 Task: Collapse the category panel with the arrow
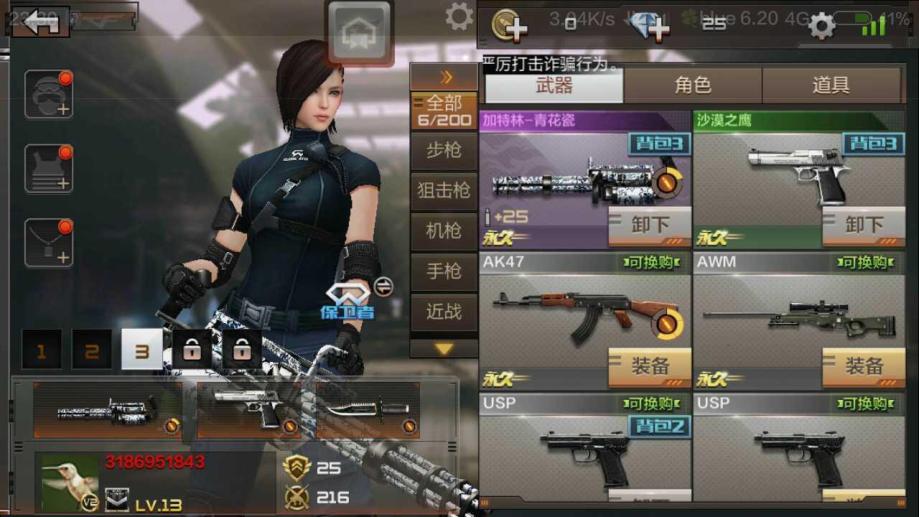445,77
